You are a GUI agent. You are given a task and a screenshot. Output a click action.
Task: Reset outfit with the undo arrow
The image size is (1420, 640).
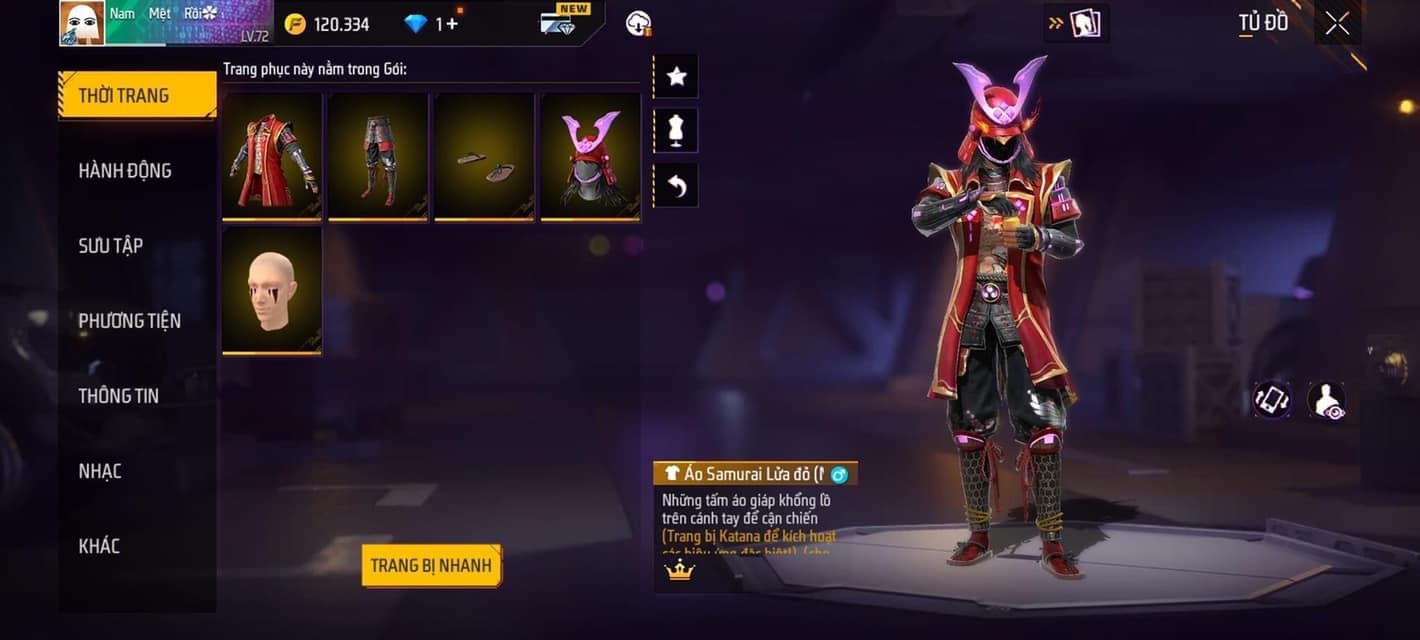pyautogui.click(x=676, y=186)
